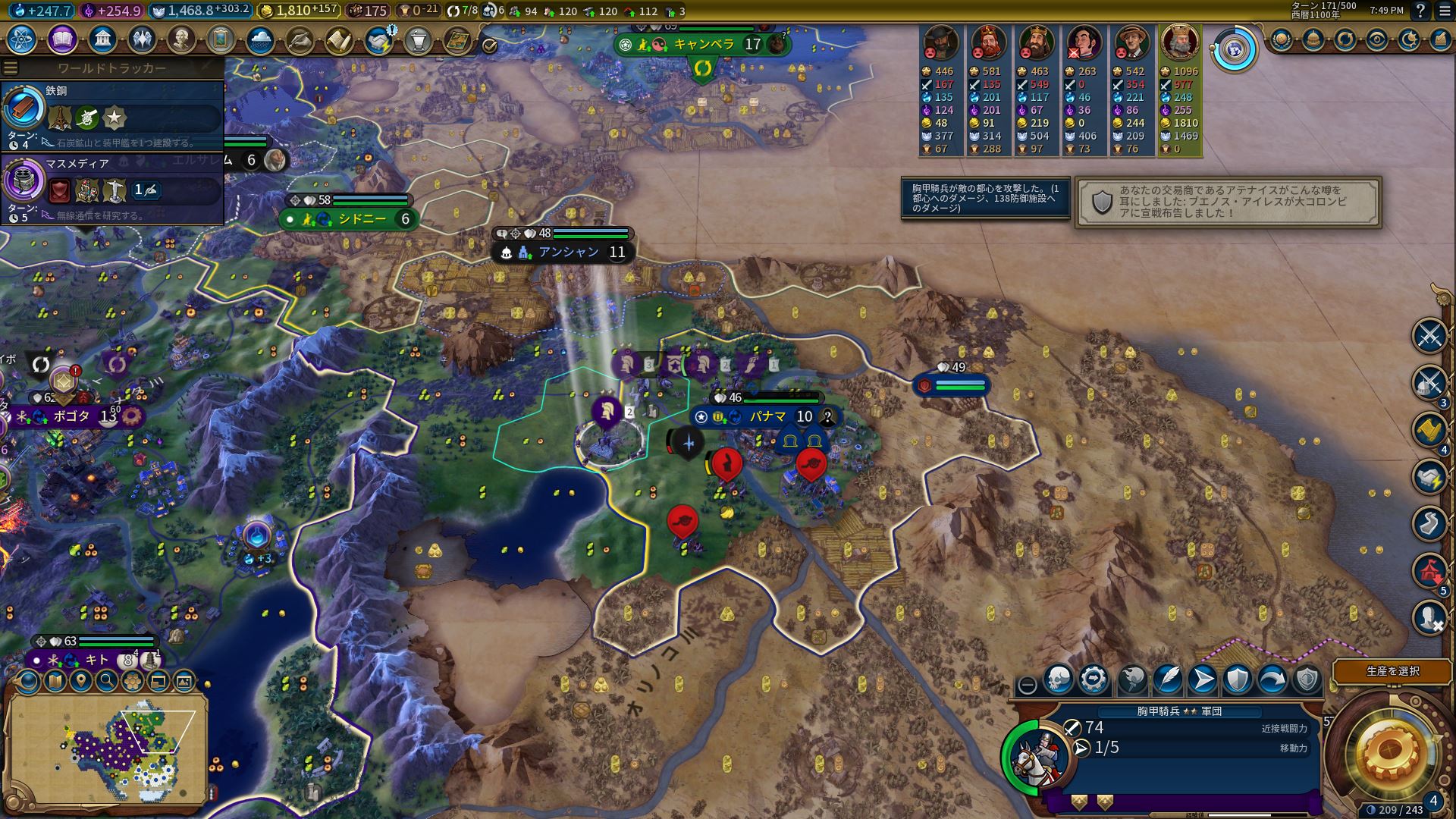Image resolution: width=1456 pixels, height=819 pixels.
Task: Open the climate rain cloud icon
Action: pos(260,39)
